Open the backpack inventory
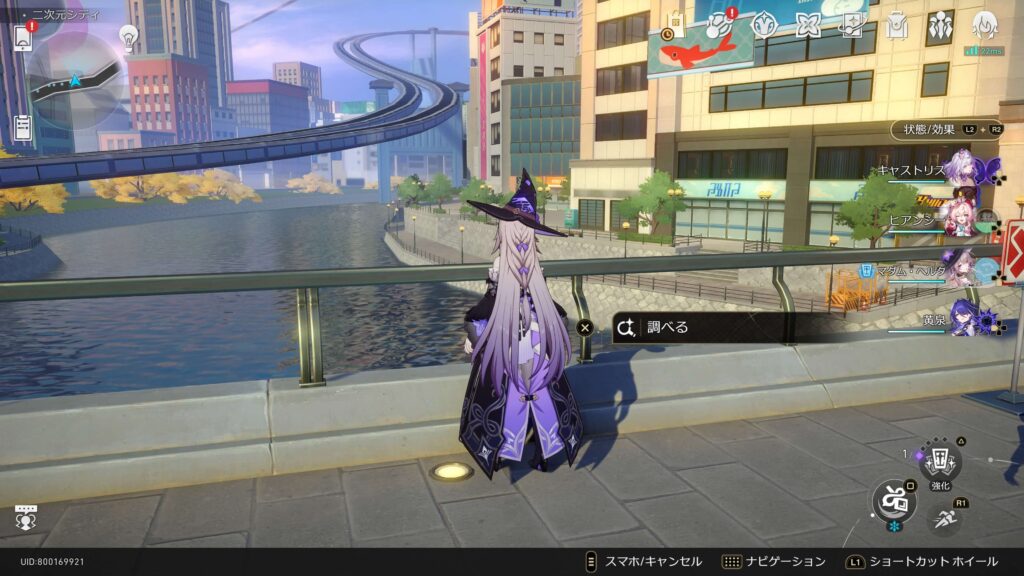The height and width of the screenshot is (576, 1024). (x=896, y=25)
